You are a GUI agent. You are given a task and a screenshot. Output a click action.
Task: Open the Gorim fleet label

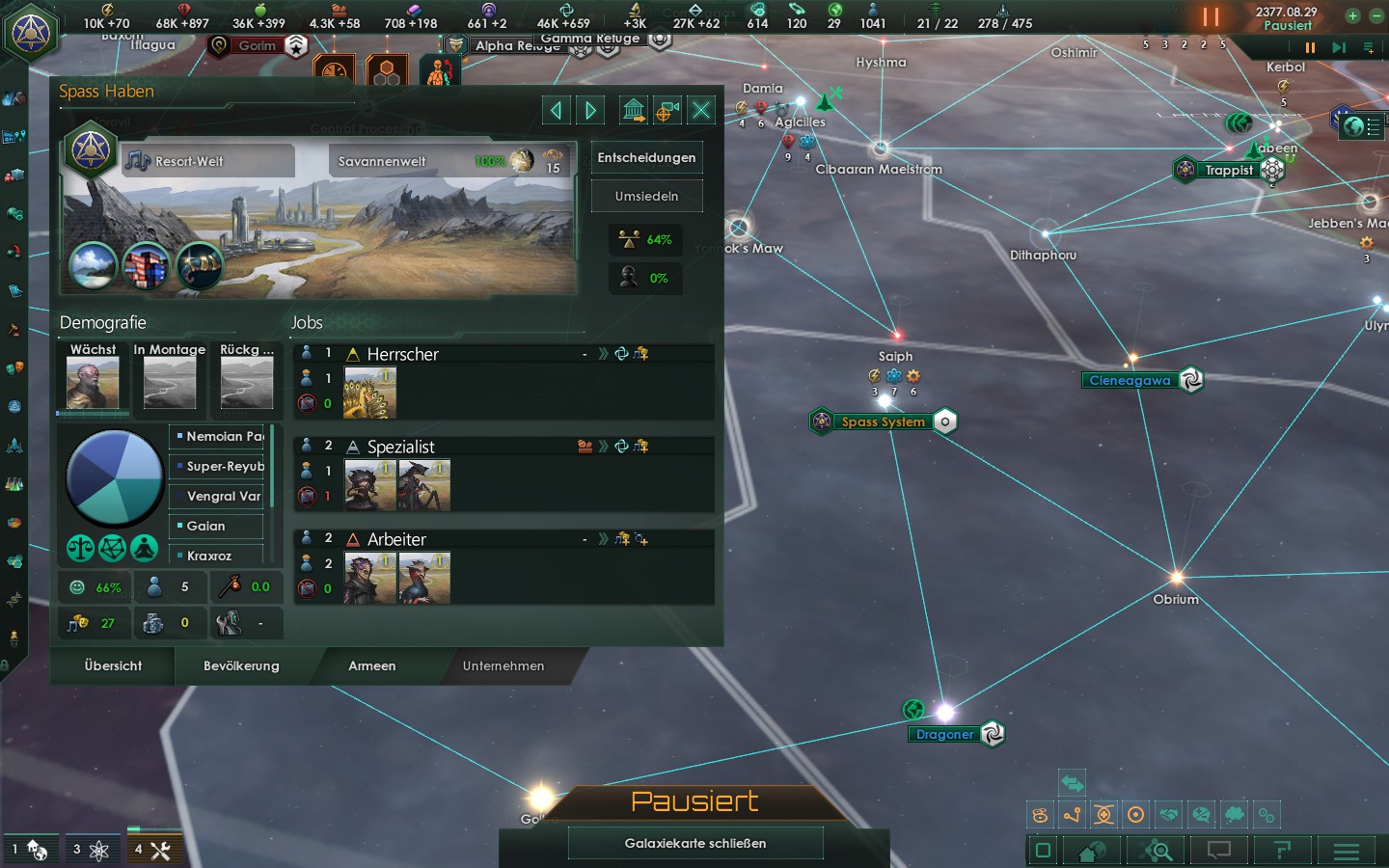pyautogui.click(x=257, y=45)
